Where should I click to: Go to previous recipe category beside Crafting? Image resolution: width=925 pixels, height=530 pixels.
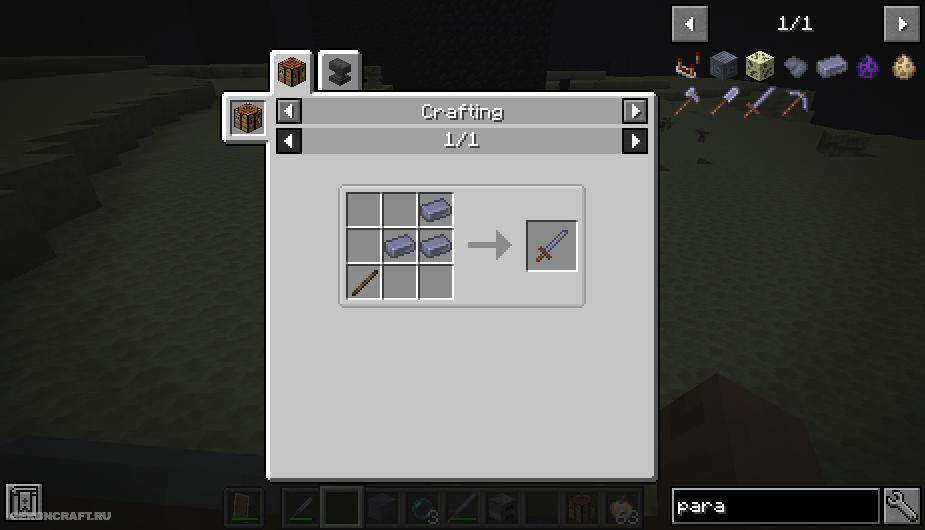(x=288, y=111)
